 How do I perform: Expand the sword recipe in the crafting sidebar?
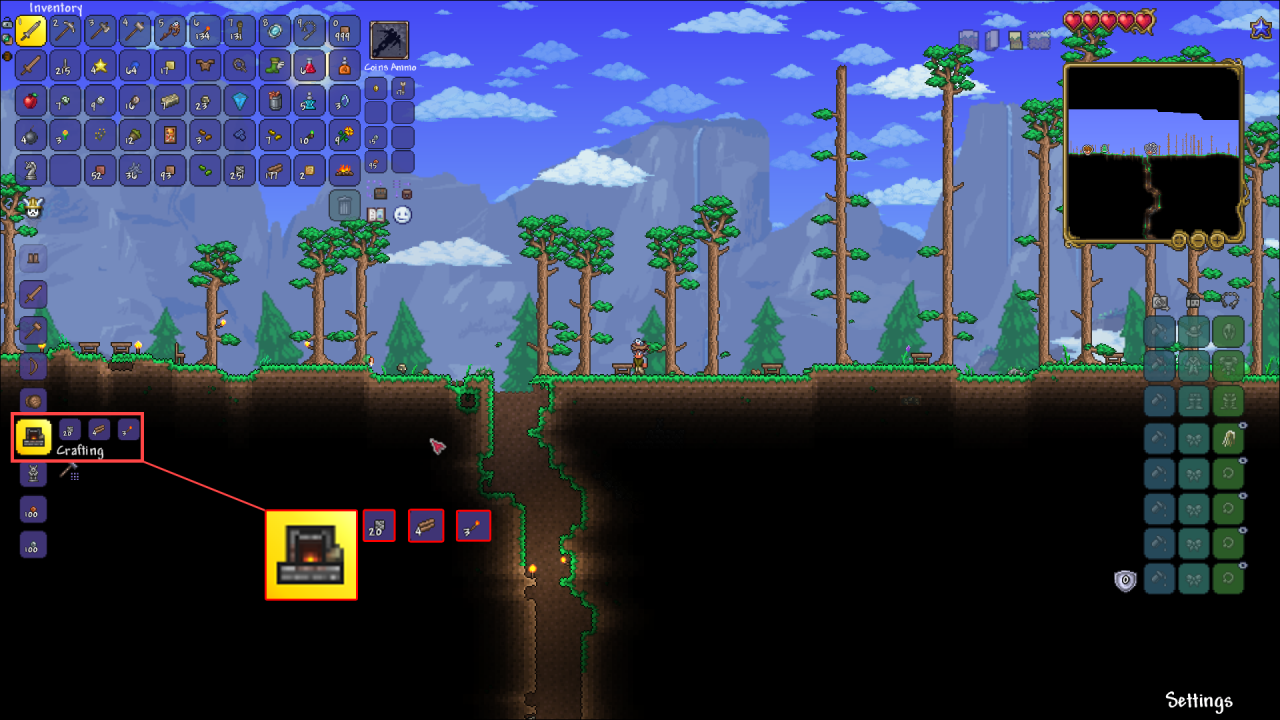click(x=32, y=294)
